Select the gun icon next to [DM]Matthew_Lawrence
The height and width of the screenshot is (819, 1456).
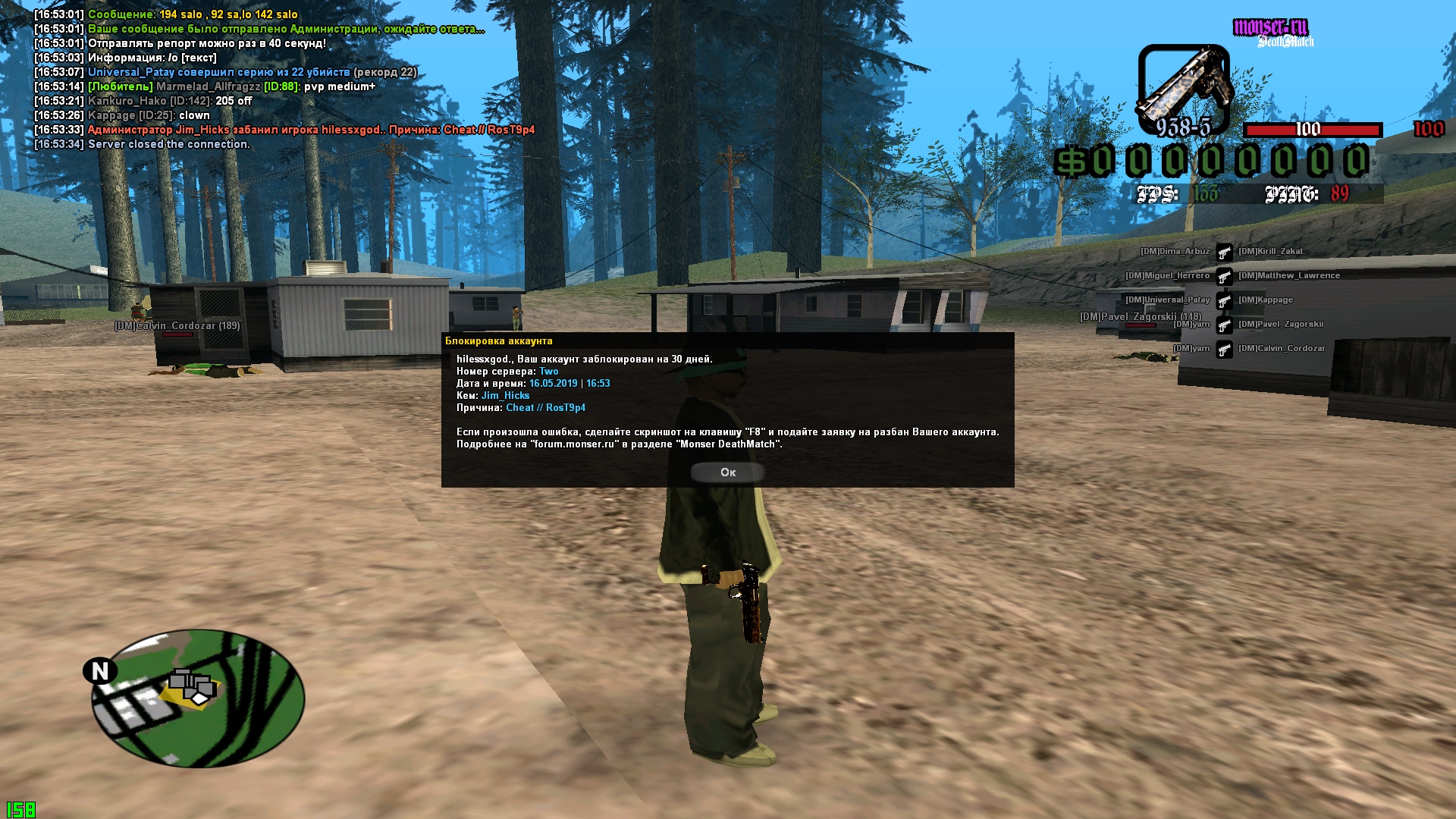tap(1226, 275)
